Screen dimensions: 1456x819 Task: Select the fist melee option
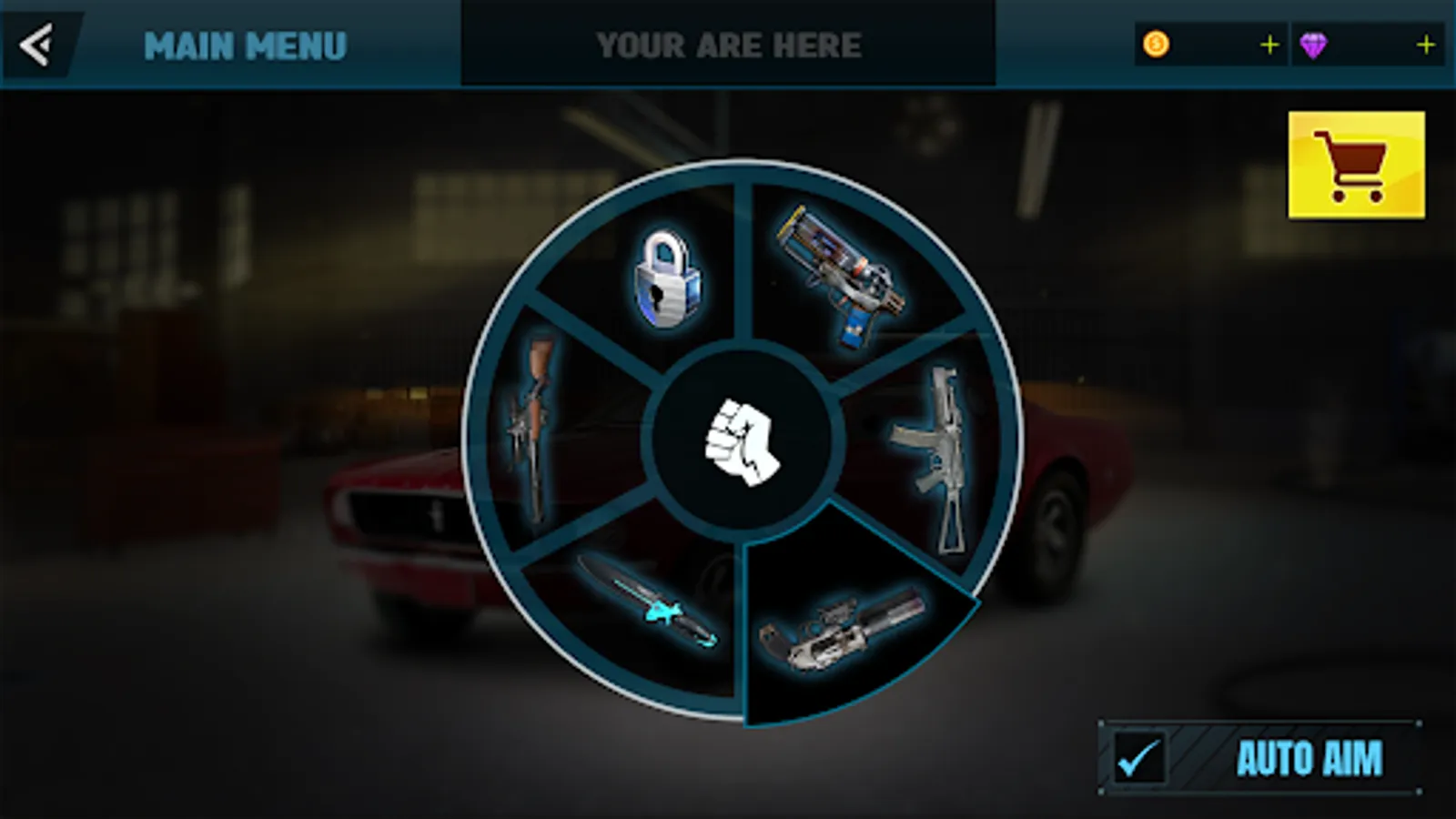coord(743,441)
